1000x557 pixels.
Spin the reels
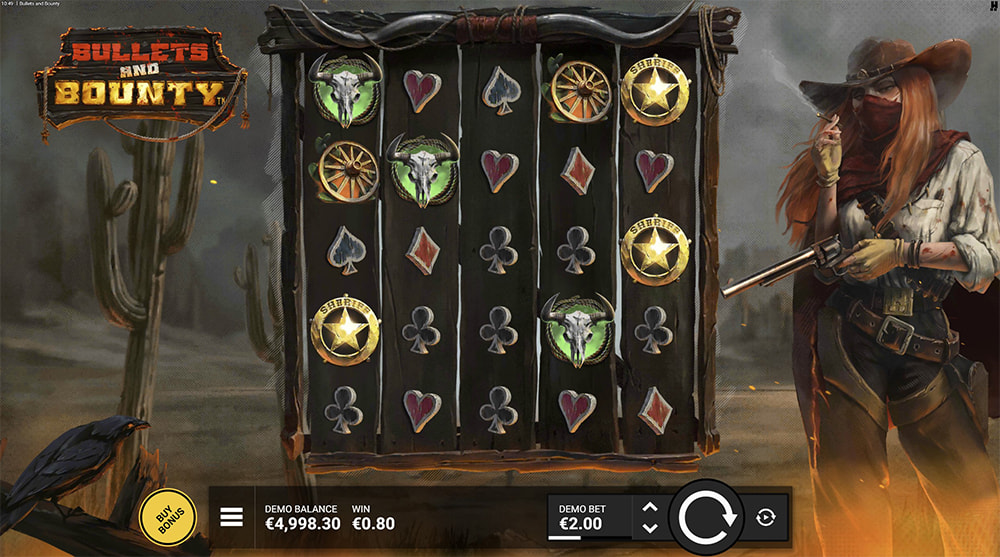click(x=707, y=517)
